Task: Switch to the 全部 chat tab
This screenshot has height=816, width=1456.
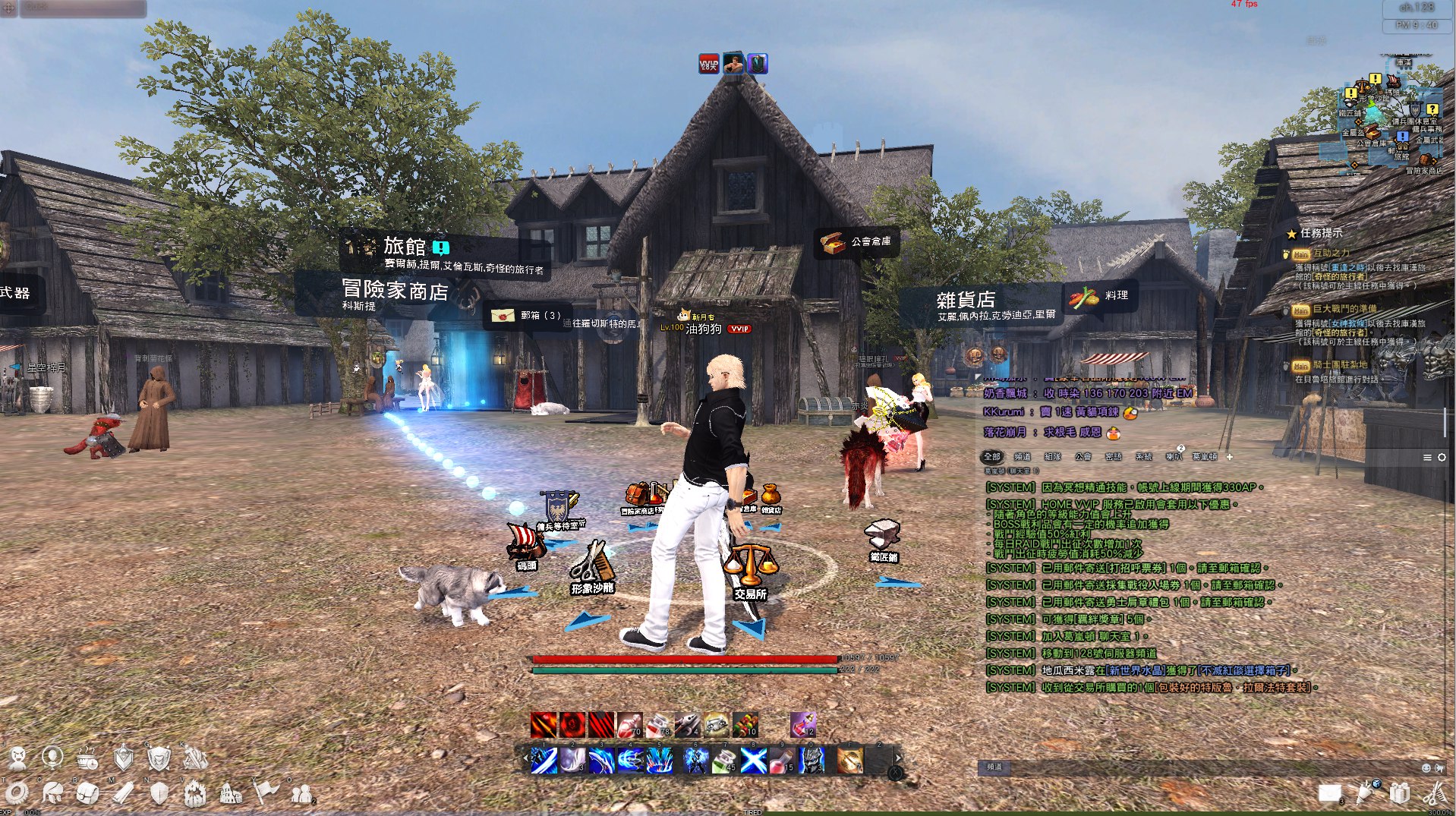Action: (x=992, y=457)
